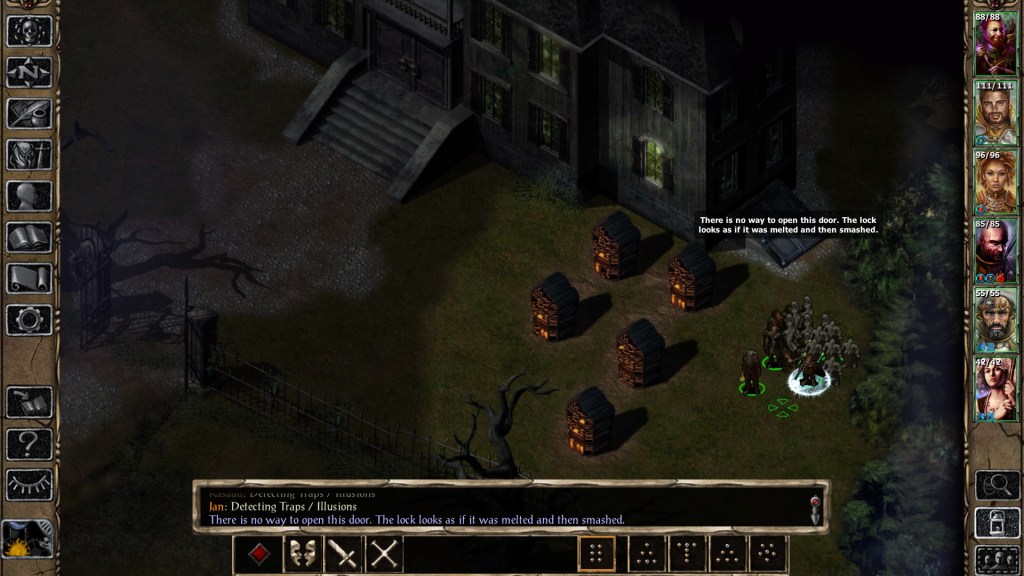Viewport: 1024px width, 576px height.
Task: Open the inventory screen
Action: (29, 154)
